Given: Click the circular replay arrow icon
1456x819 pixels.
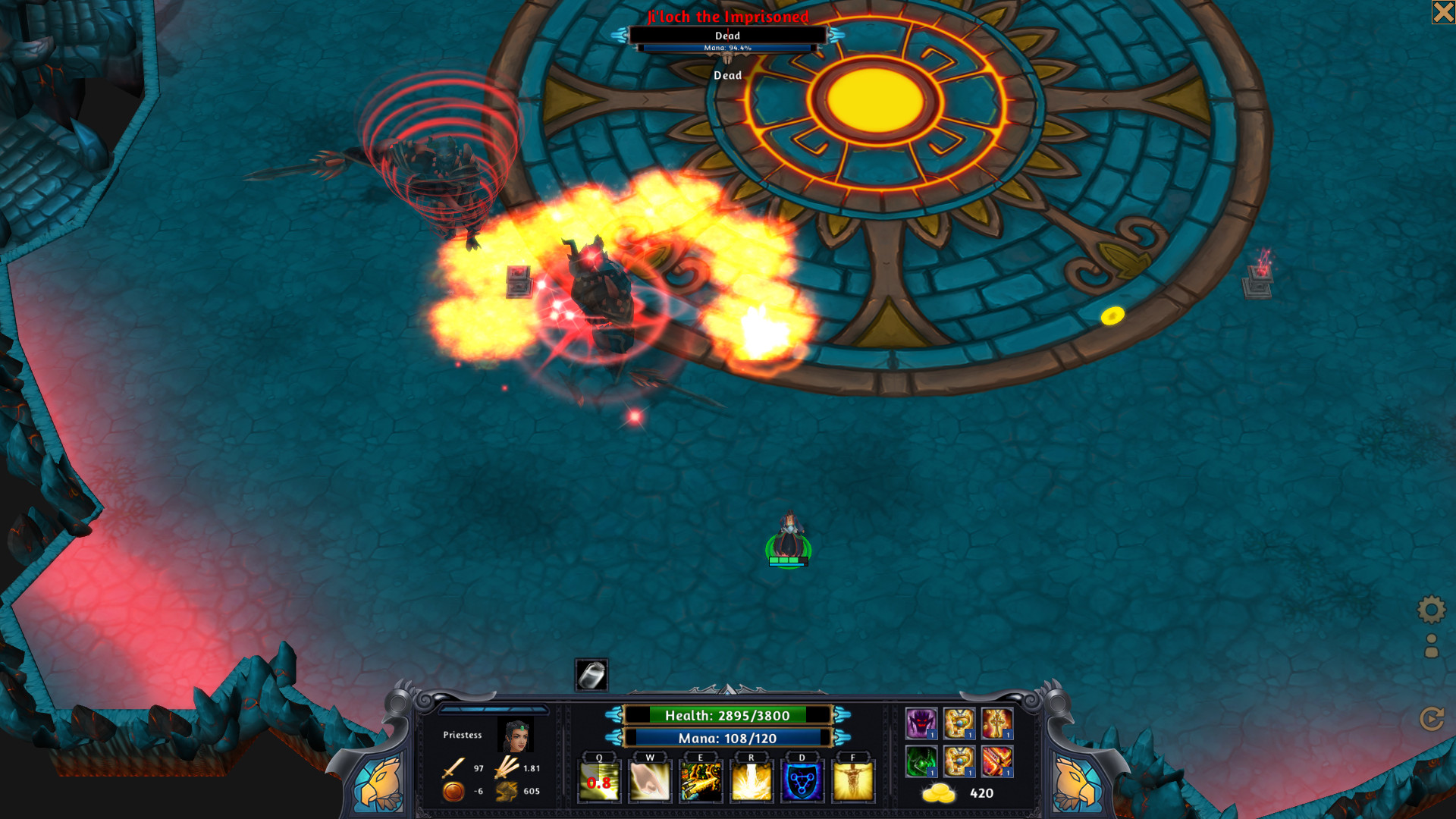Looking at the screenshot, I should [x=1432, y=718].
